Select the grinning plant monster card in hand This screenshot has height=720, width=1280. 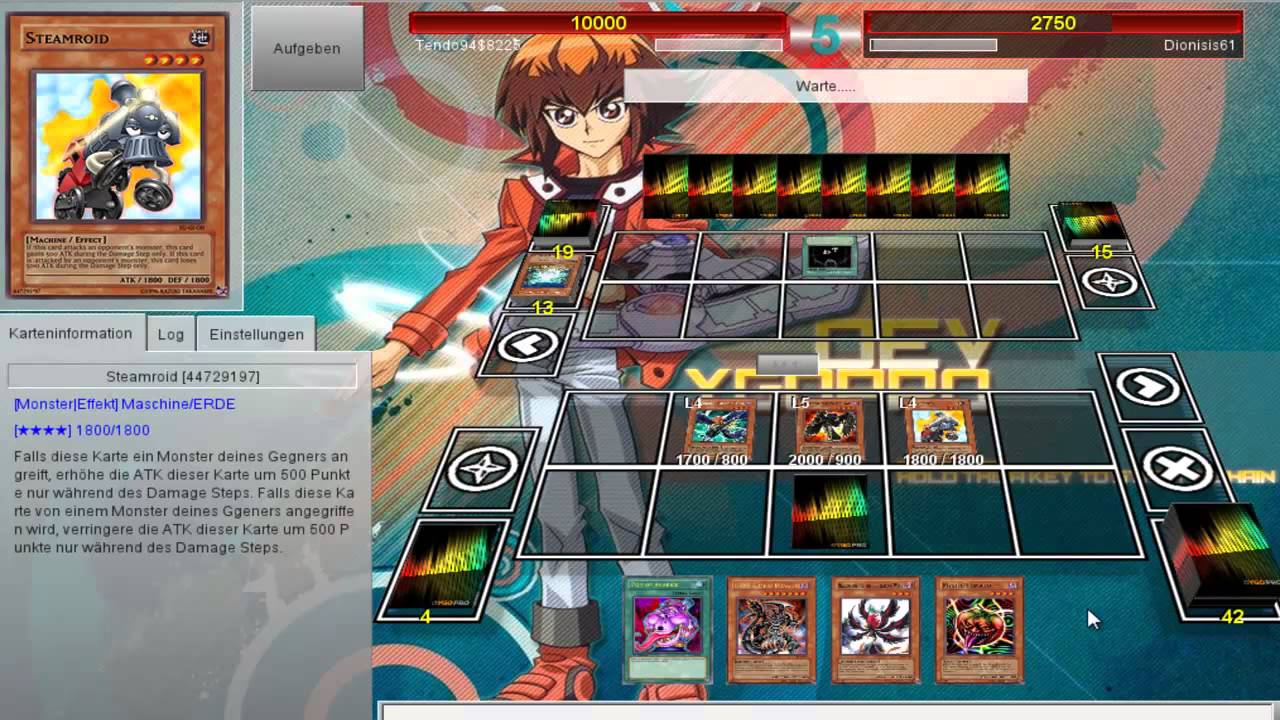point(979,628)
